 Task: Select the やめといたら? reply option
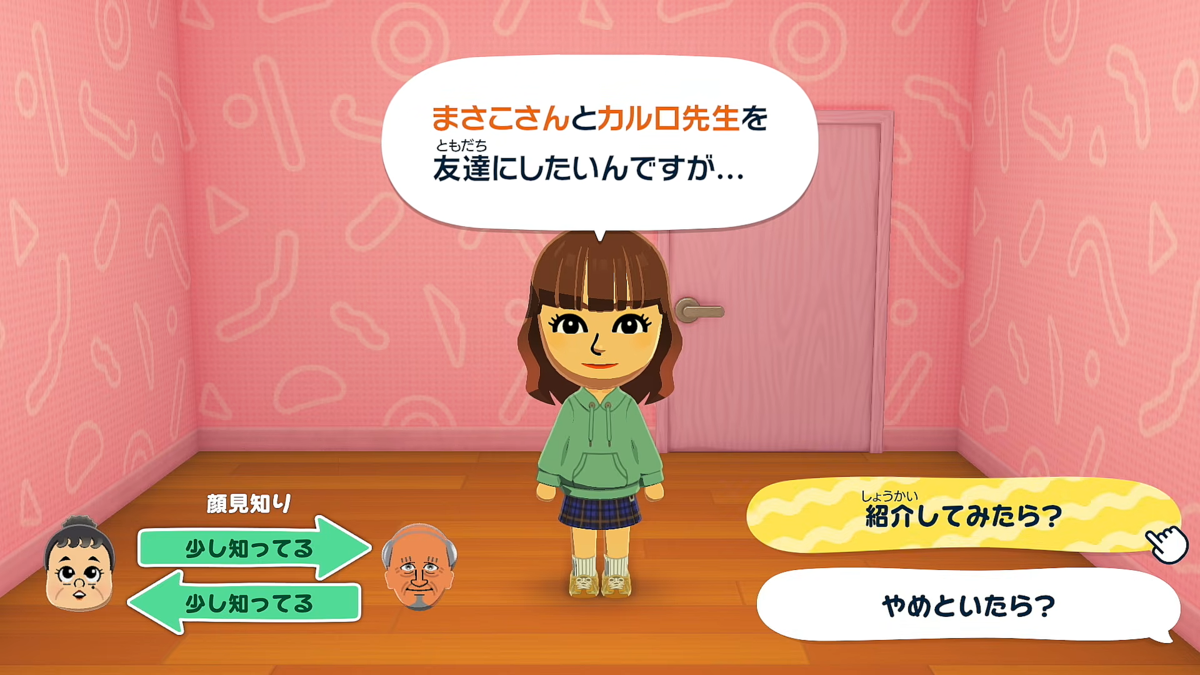[966, 606]
